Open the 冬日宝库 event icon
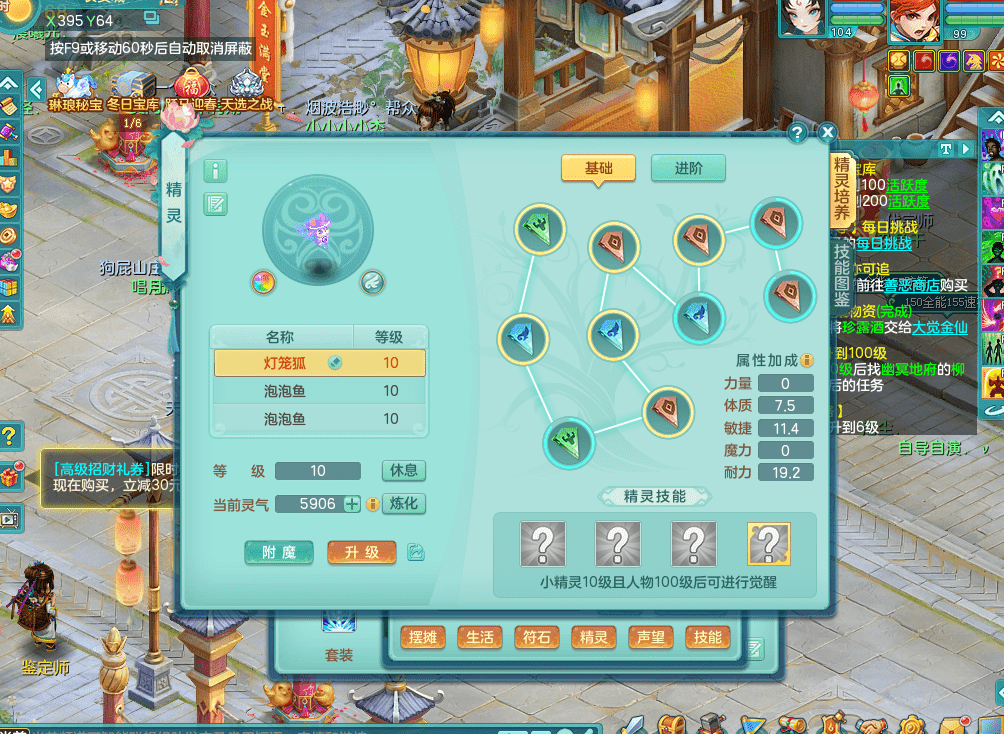 (132, 89)
